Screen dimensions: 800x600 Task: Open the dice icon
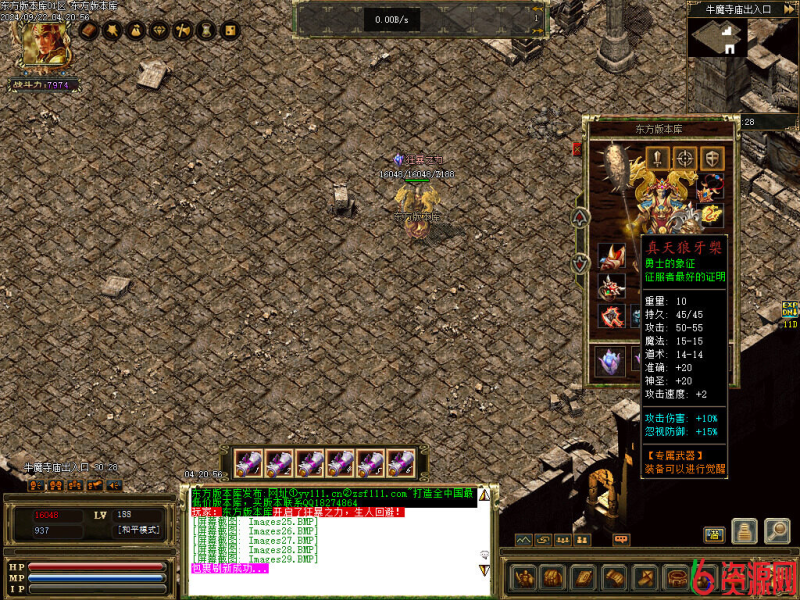(229, 32)
